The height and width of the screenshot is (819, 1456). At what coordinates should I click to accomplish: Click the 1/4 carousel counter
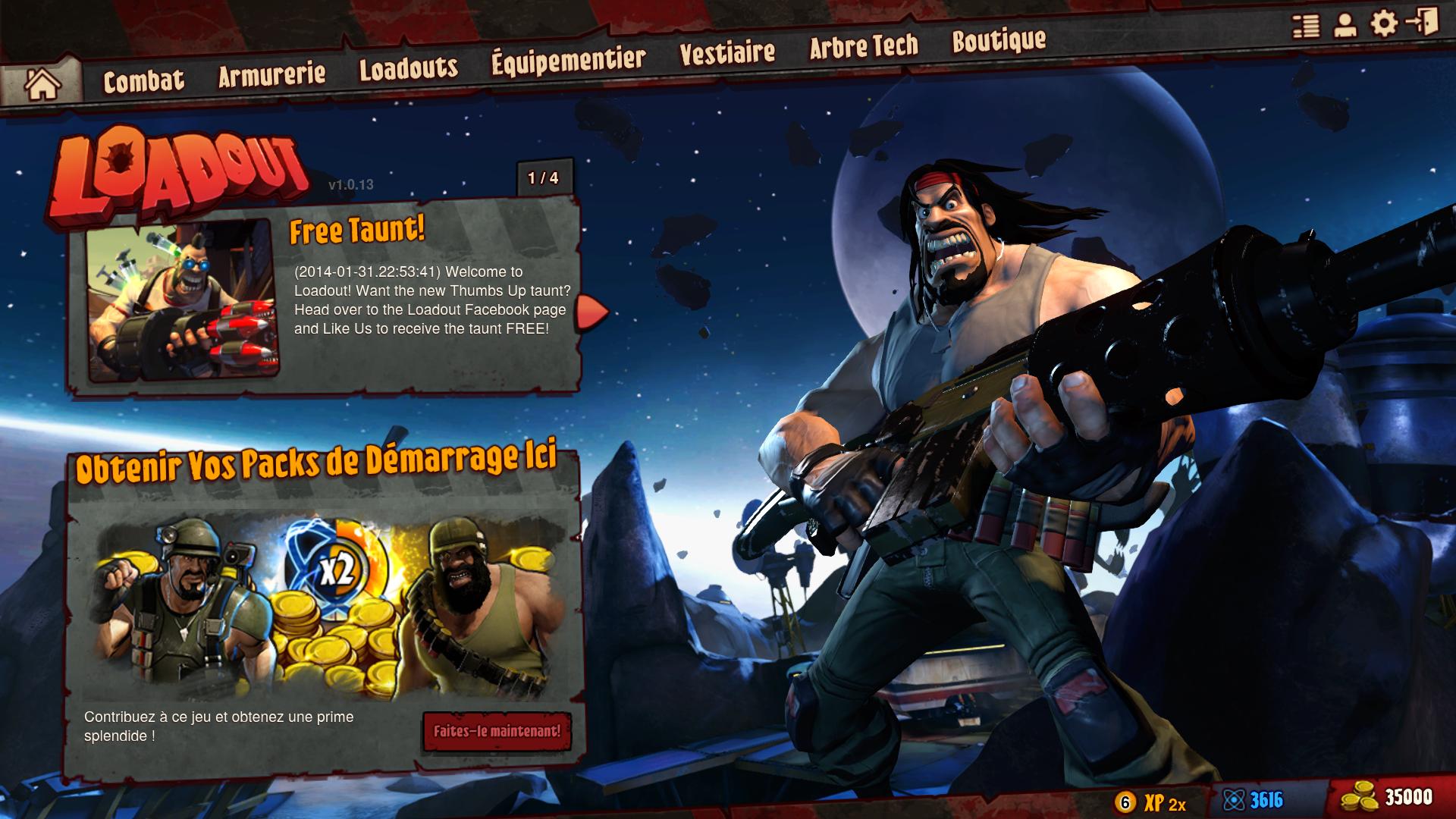pos(543,177)
